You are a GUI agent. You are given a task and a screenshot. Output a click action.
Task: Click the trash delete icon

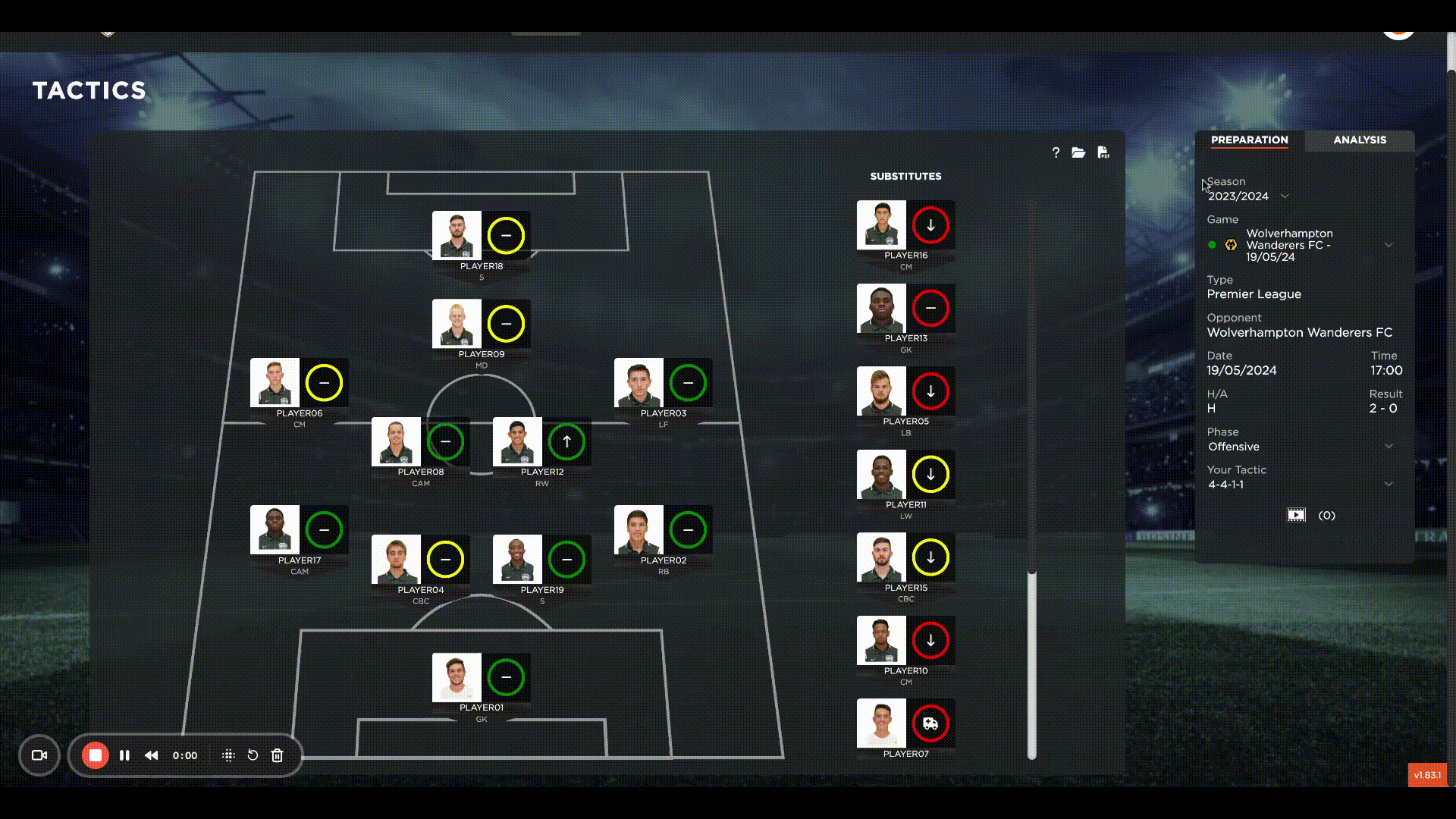277,755
